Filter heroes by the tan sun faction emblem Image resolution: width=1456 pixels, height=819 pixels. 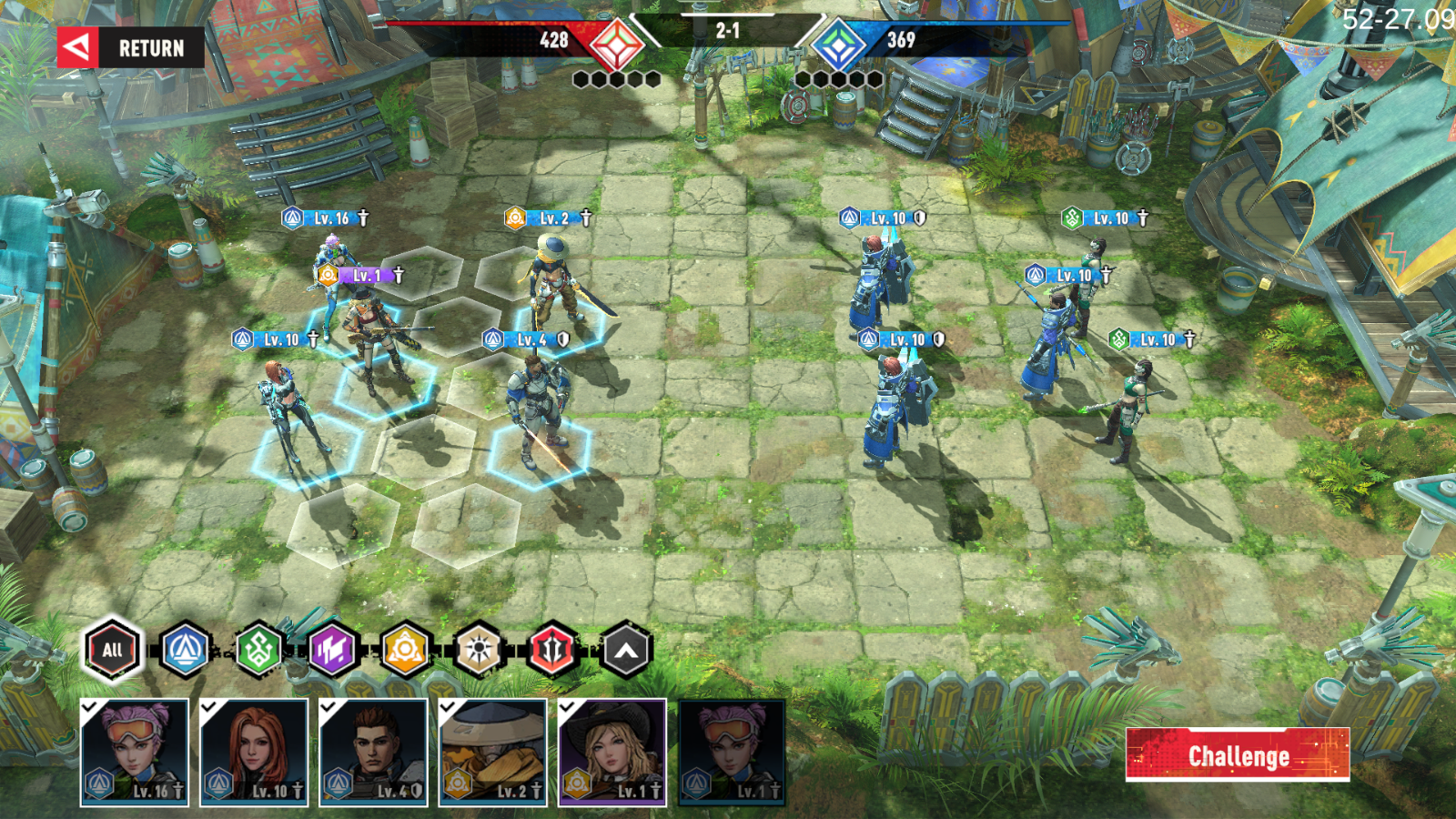coord(478,649)
